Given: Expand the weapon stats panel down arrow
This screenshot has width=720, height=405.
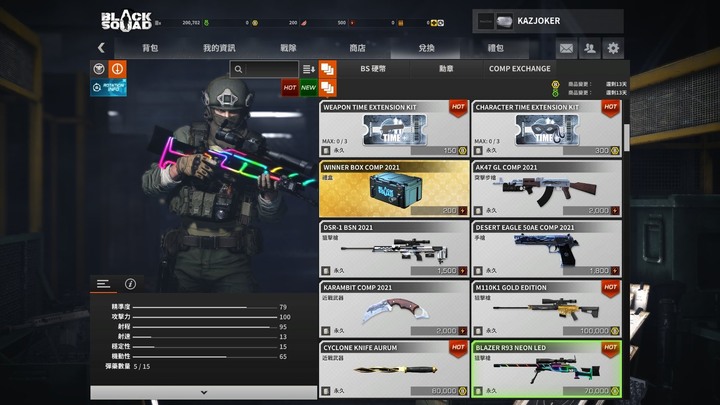Looking at the screenshot, I should click(204, 392).
